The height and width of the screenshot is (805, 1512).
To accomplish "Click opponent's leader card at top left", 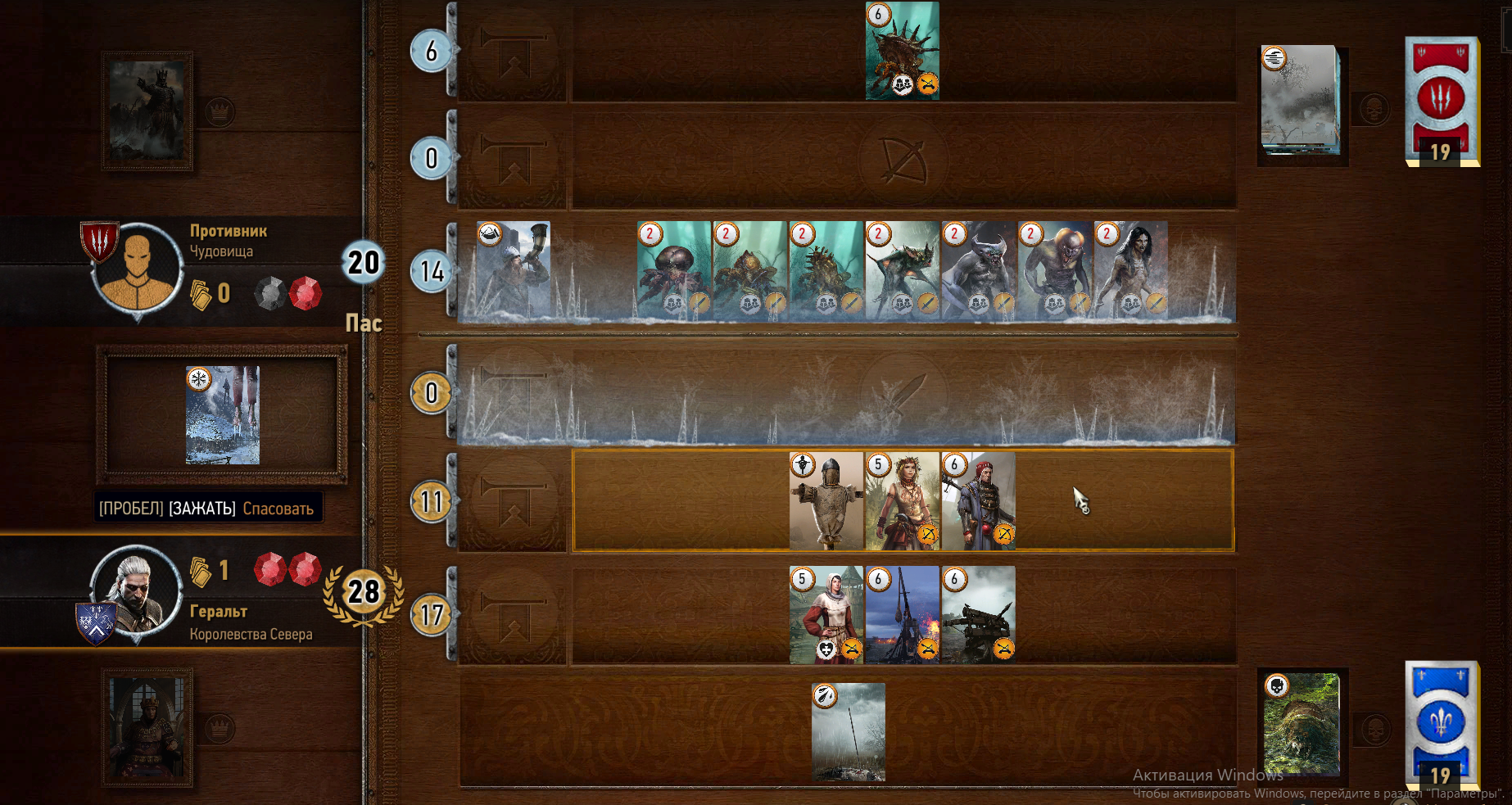I will point(146,109).
